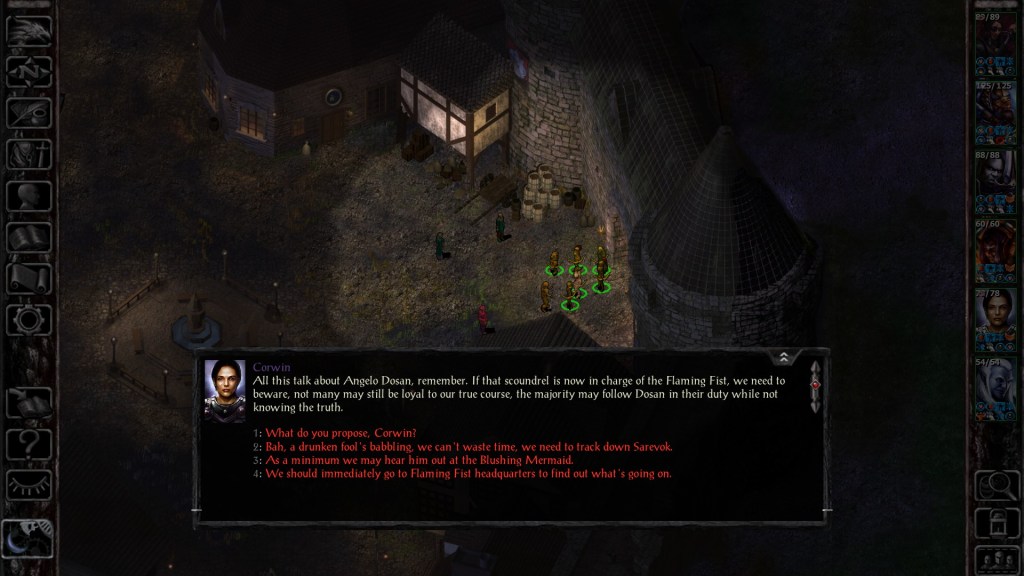Expand the dialogue box with the double-arrow button
The image size is (1024, 576).
coord(784,357)
